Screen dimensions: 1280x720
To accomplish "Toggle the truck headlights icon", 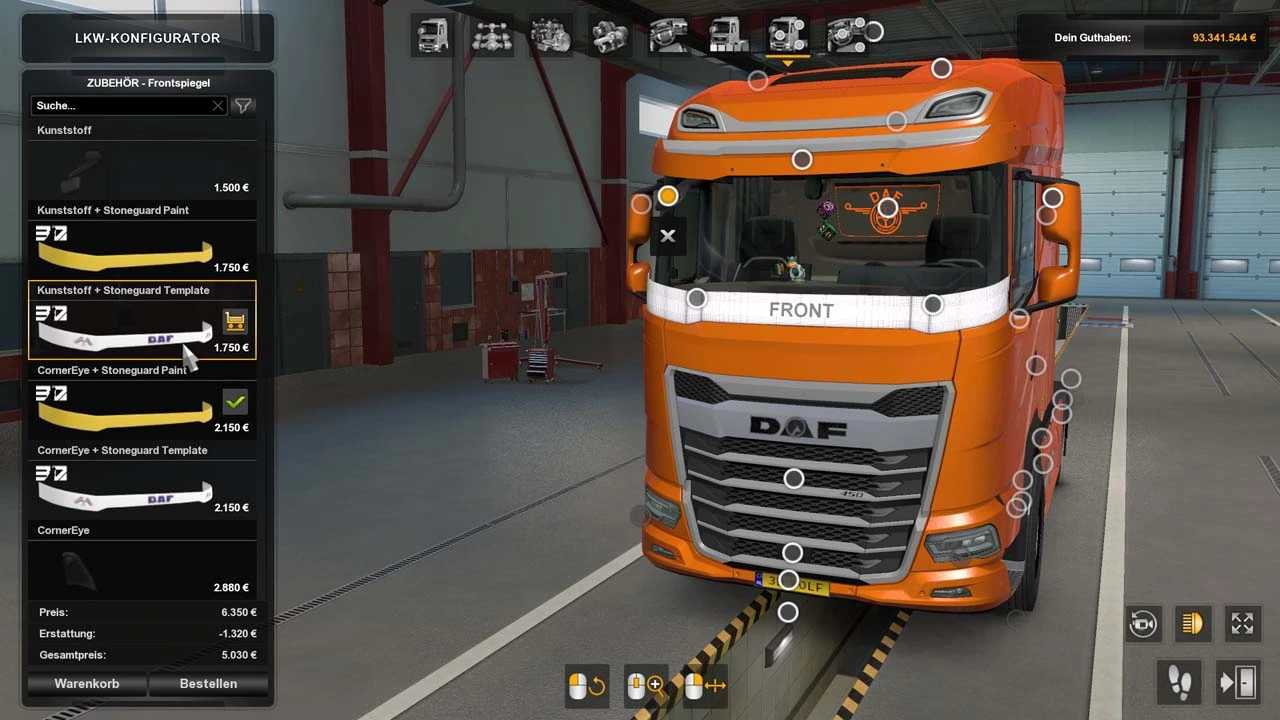I will coord(1192,624).
